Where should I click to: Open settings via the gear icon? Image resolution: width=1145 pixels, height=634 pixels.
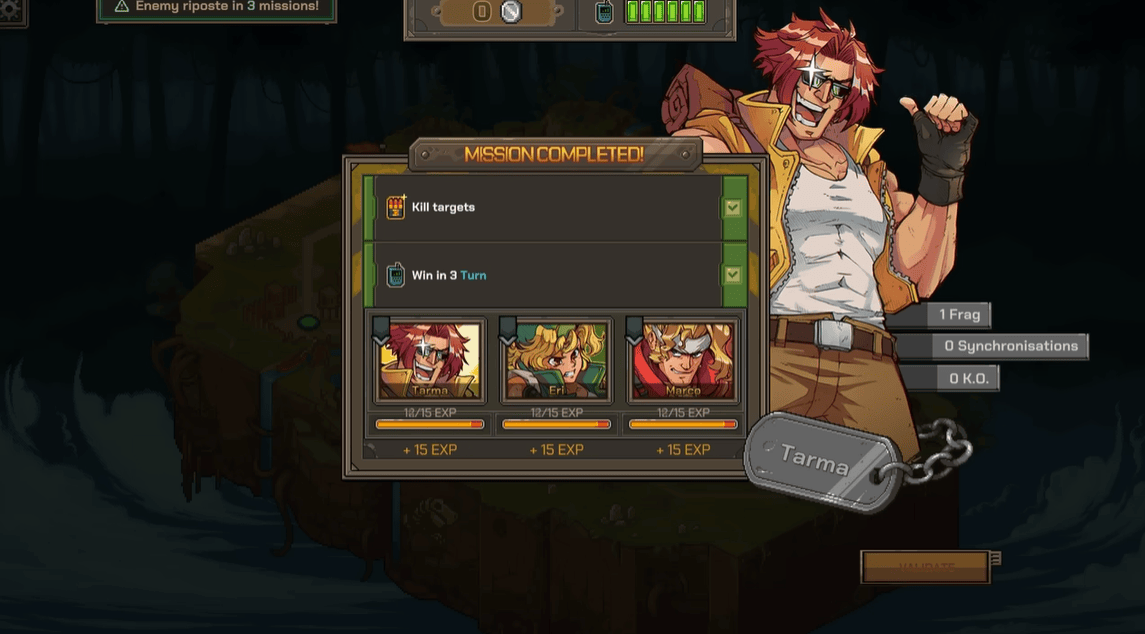(10, 10)
